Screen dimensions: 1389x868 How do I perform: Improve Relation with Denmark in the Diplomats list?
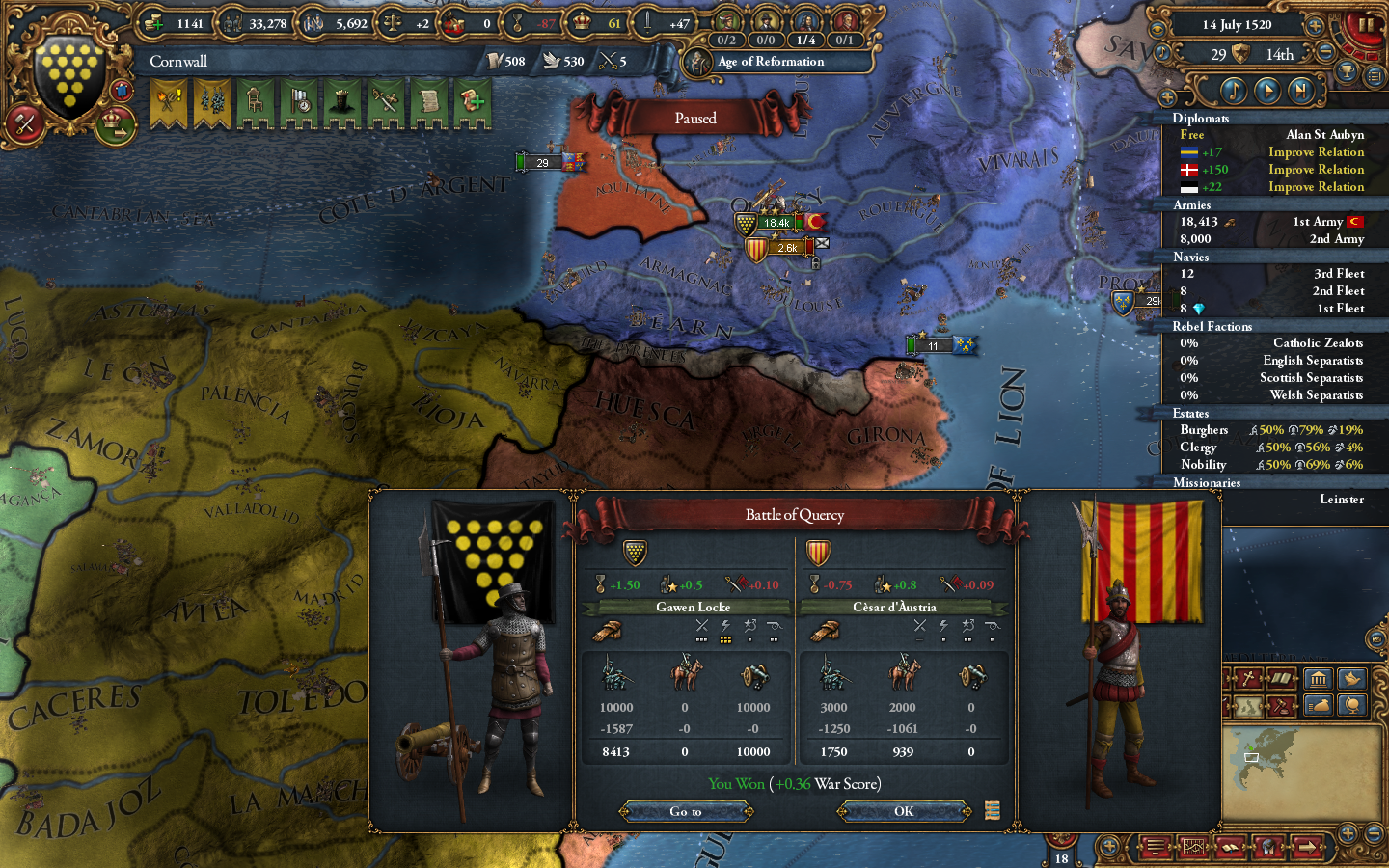click(1316, 170)
